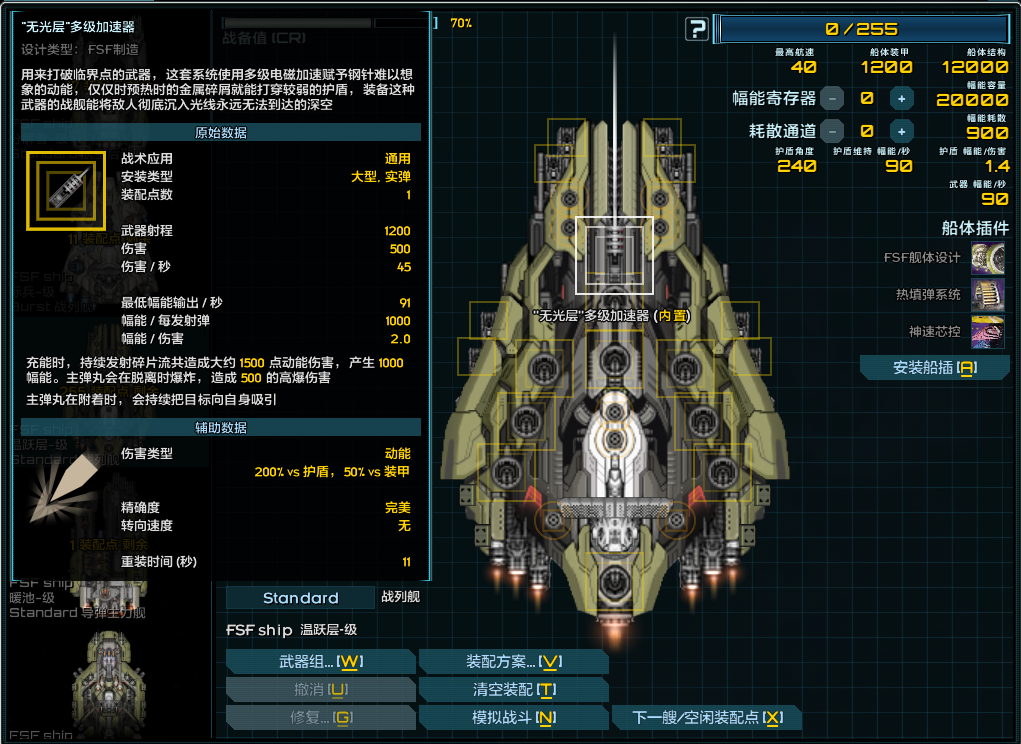The width and height of the screenshot is (1021, 744).
Task: Clear the current loadout (清空装配)
Action: (513, 690)
